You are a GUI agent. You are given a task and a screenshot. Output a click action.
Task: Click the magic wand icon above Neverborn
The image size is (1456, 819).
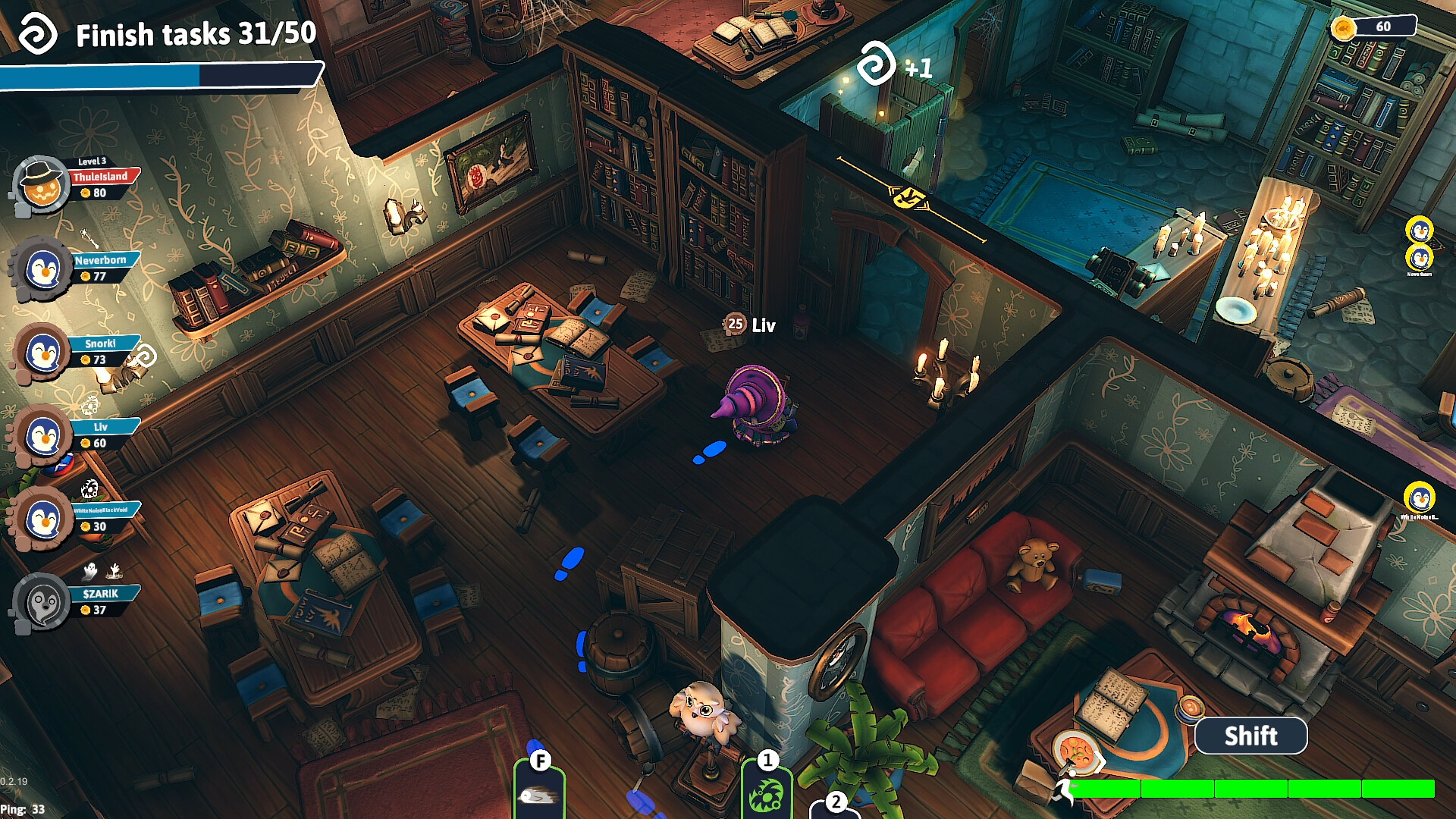pyautogui.click(x=89, y=239)
